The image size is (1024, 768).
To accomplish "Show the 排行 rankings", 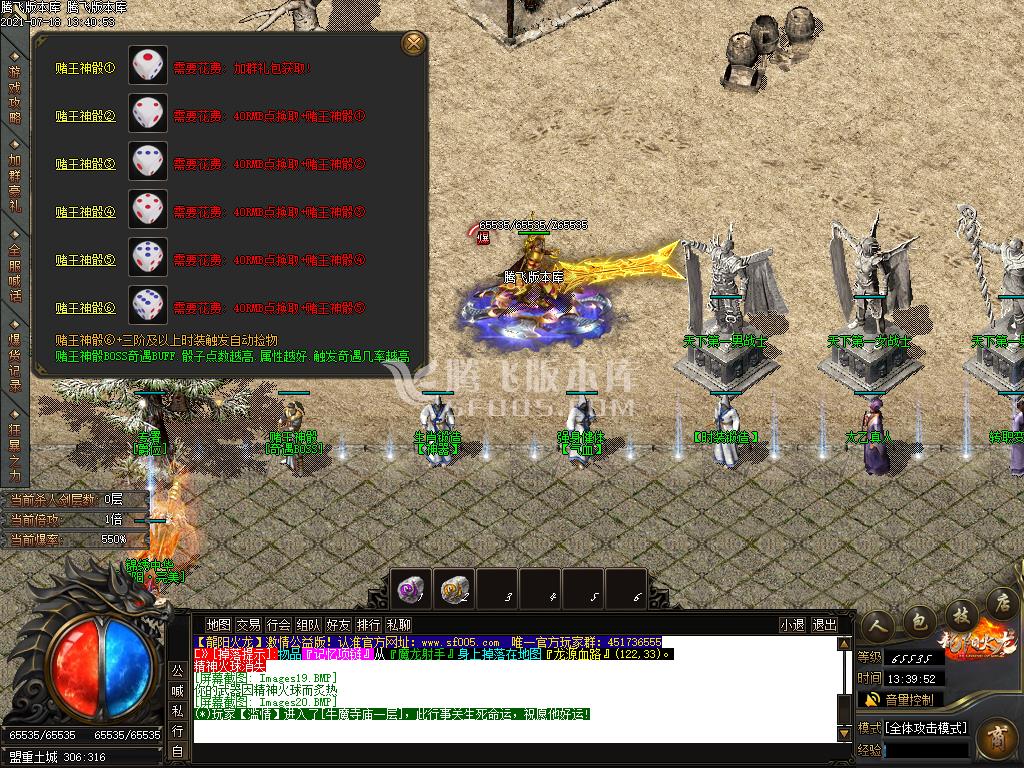I will click(x=368, y=625).
